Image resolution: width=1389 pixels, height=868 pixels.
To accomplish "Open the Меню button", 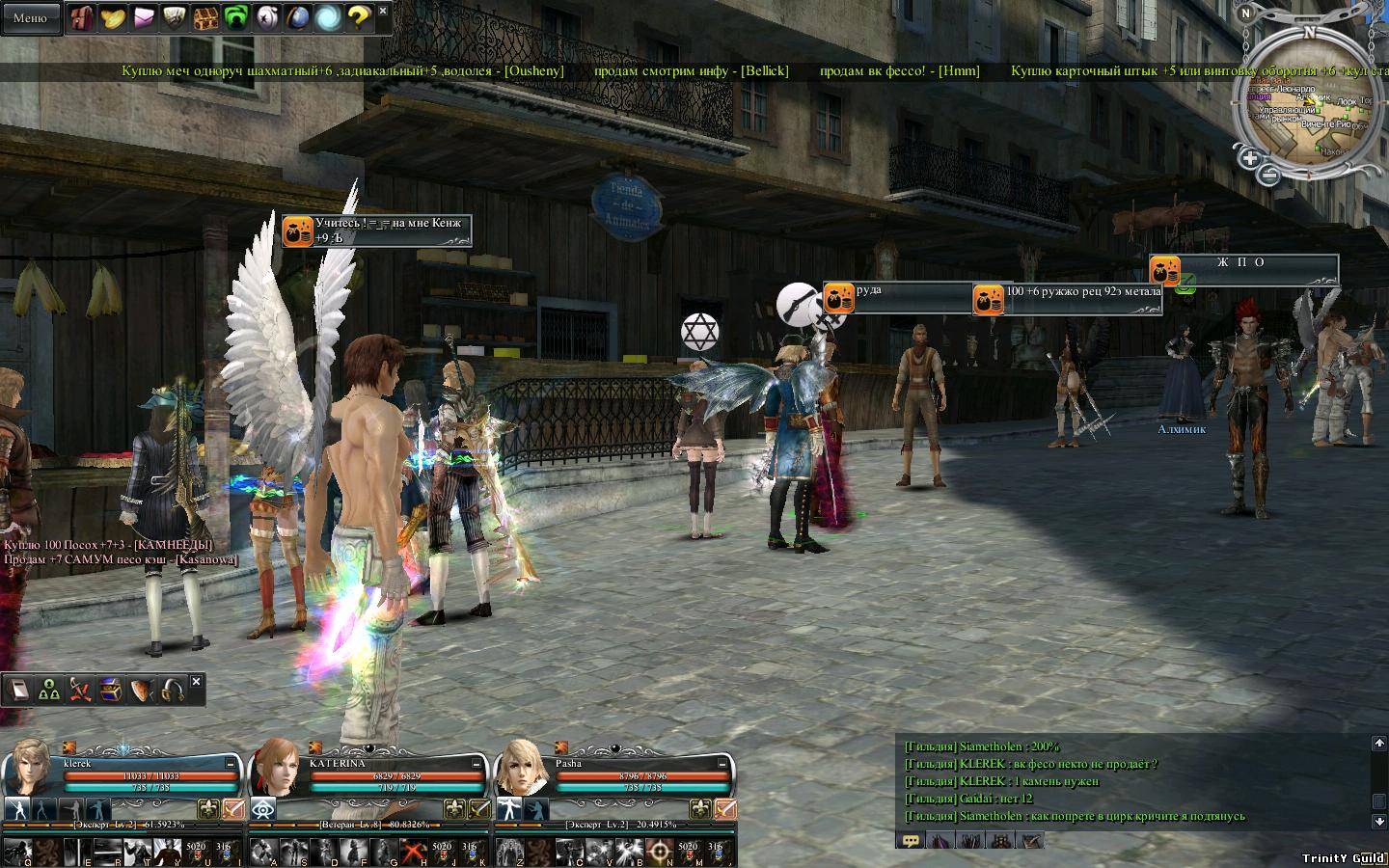I will (30, 17).
